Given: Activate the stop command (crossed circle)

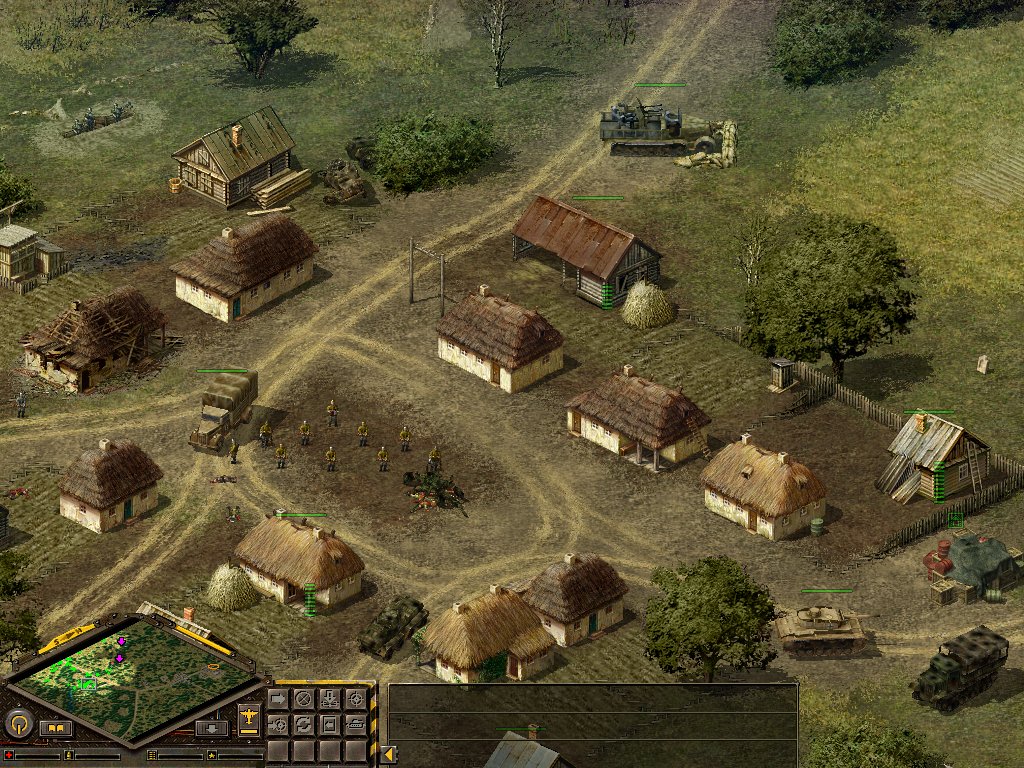Looking at the screenshot, I should [303, 698].
